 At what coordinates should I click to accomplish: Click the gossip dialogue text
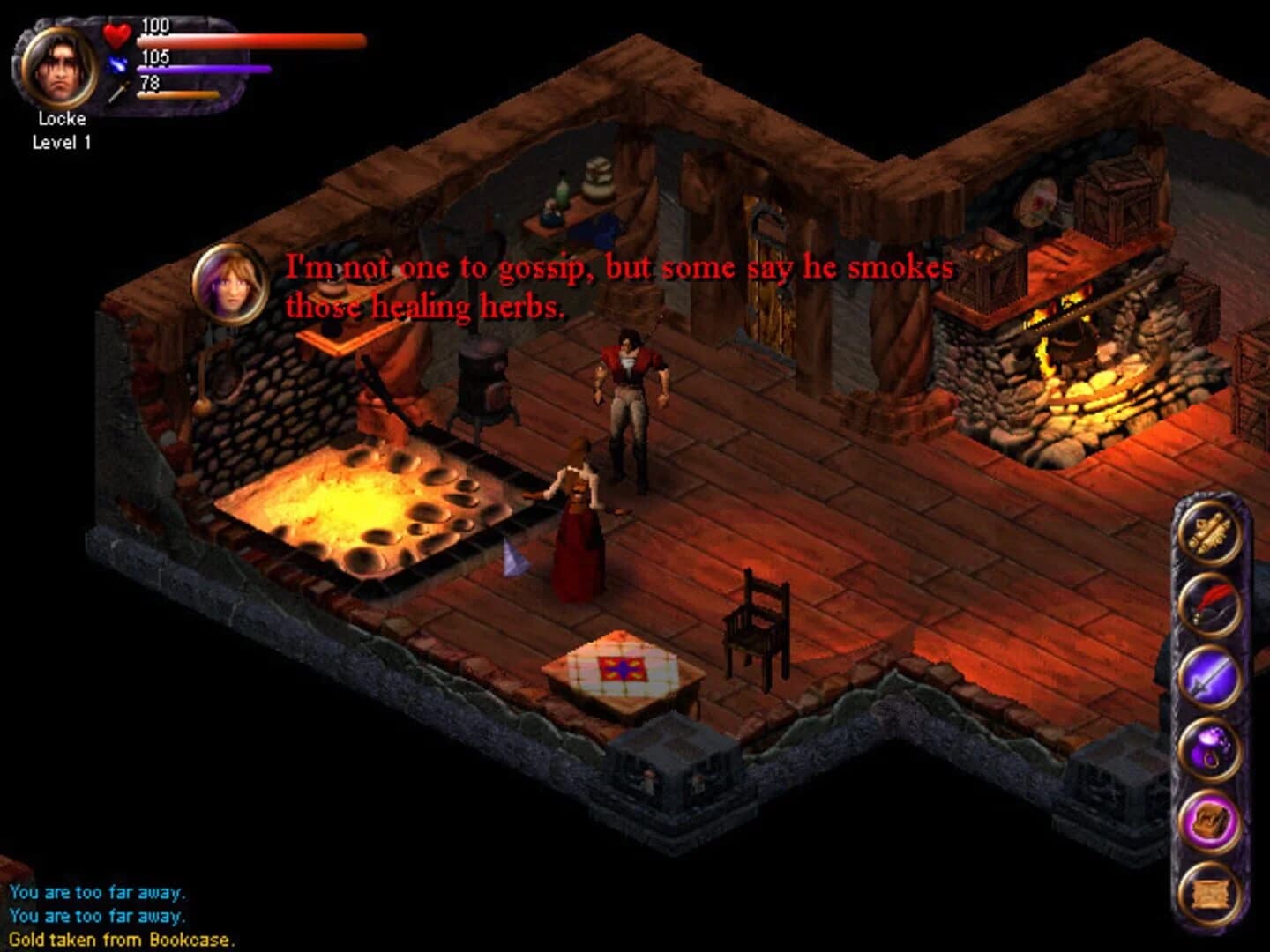pyautogui.click(x=617, y=282)
